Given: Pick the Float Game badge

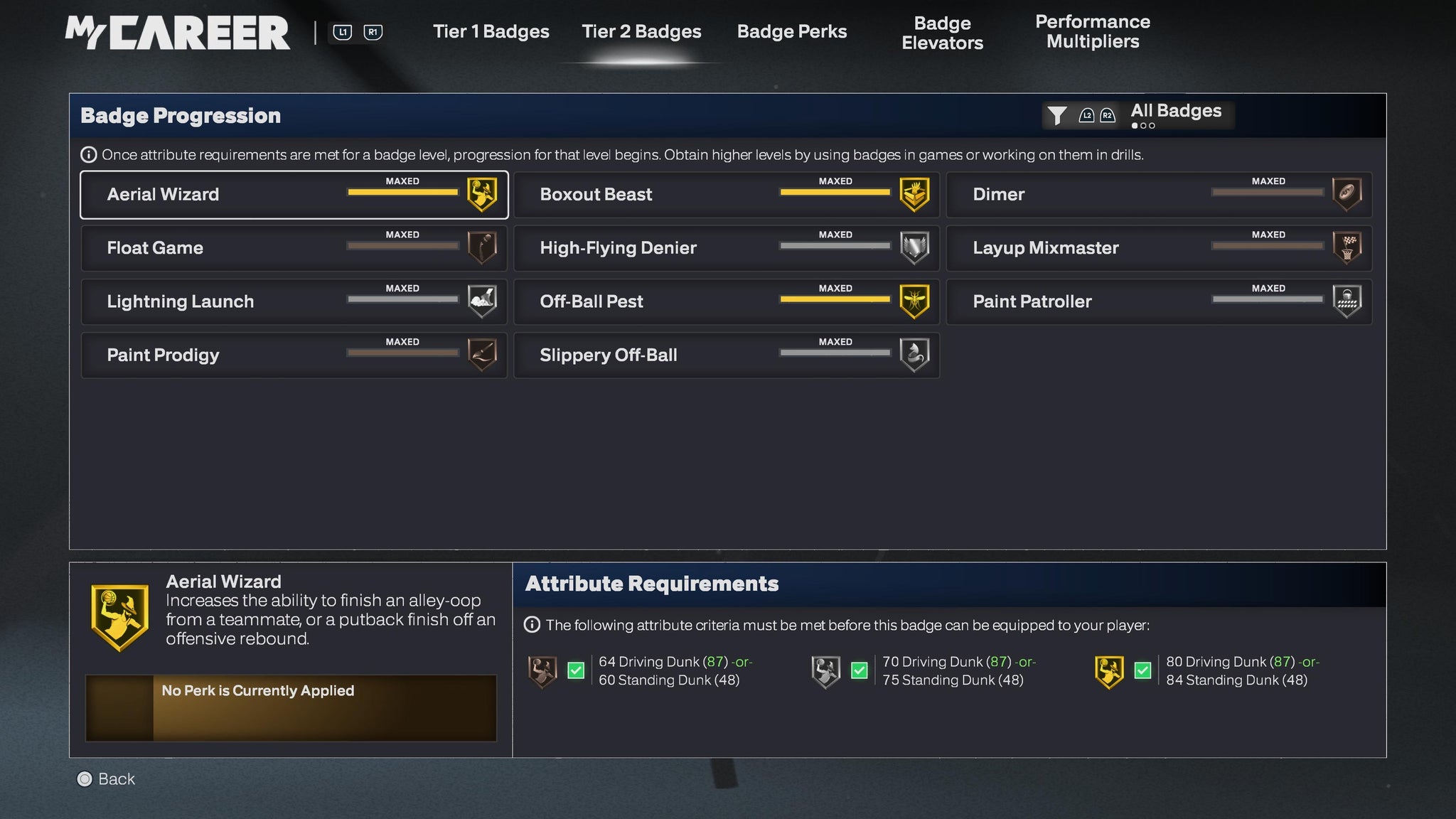Looking at the screenshot, I should click(294, 248).
